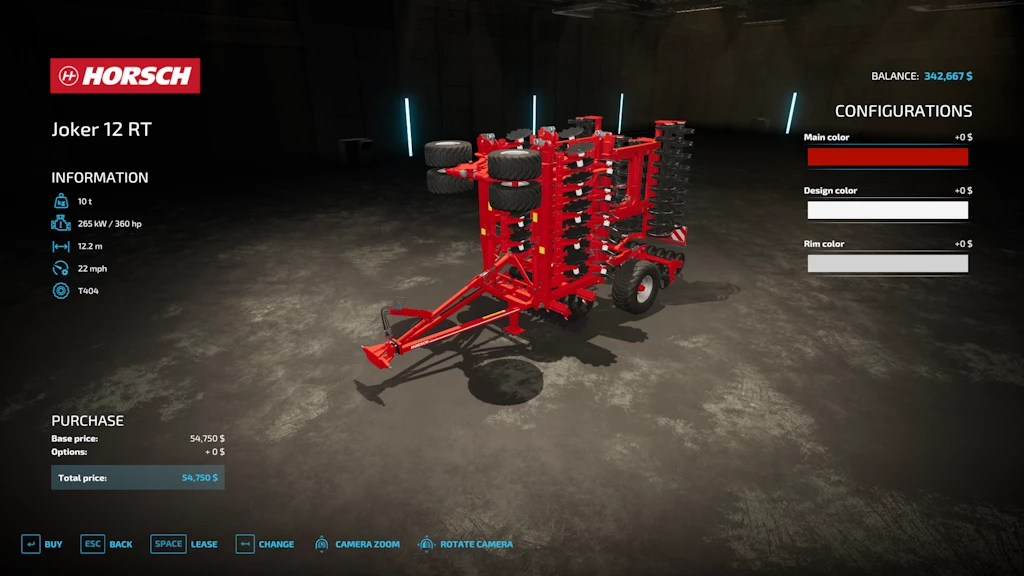Pick the light grey Rim color swatch
Image resolution: width=1024 pixels, height=576 pixels.
point(887,263)
